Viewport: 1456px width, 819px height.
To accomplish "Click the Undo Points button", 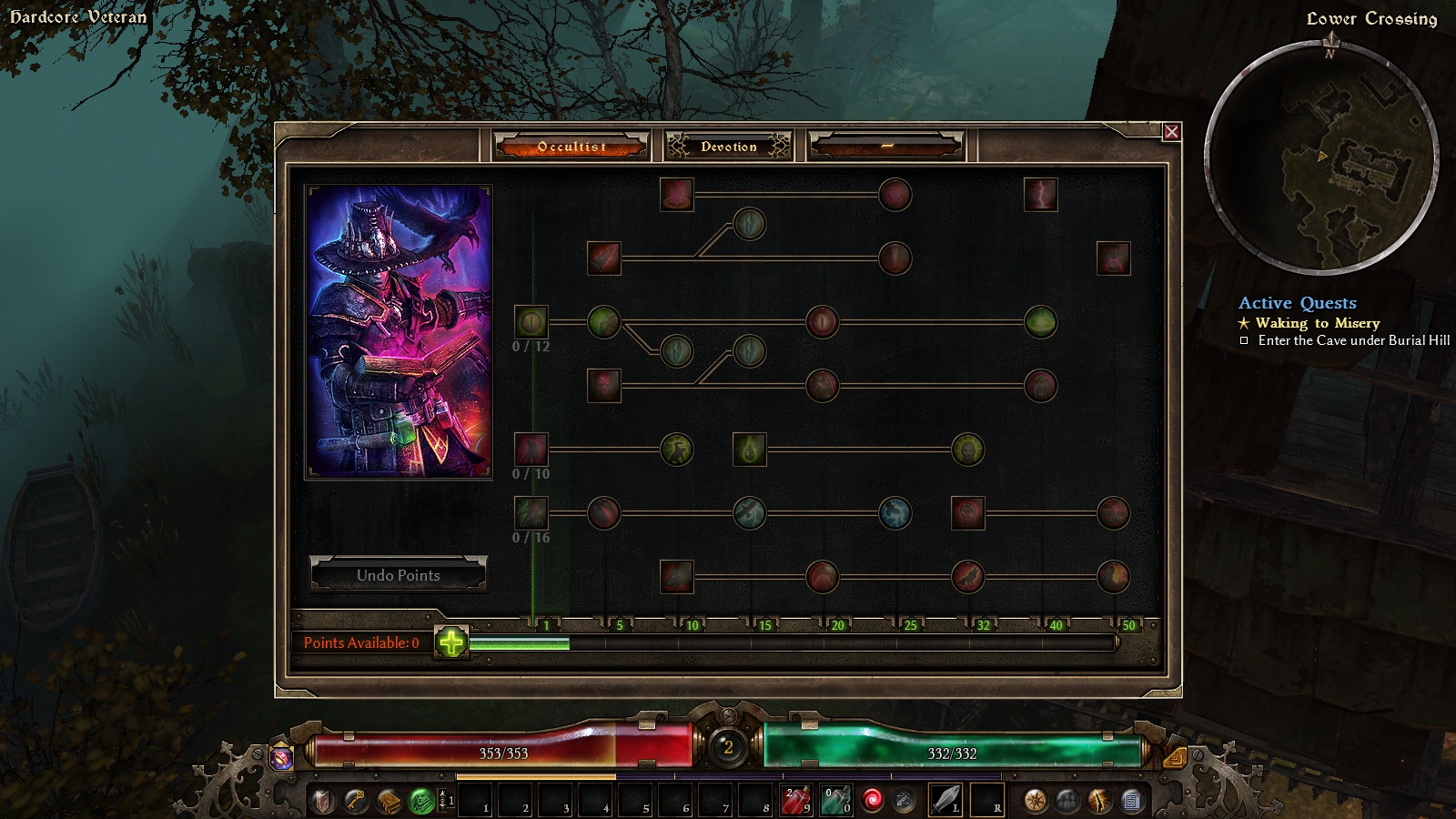I will point(399,575).
